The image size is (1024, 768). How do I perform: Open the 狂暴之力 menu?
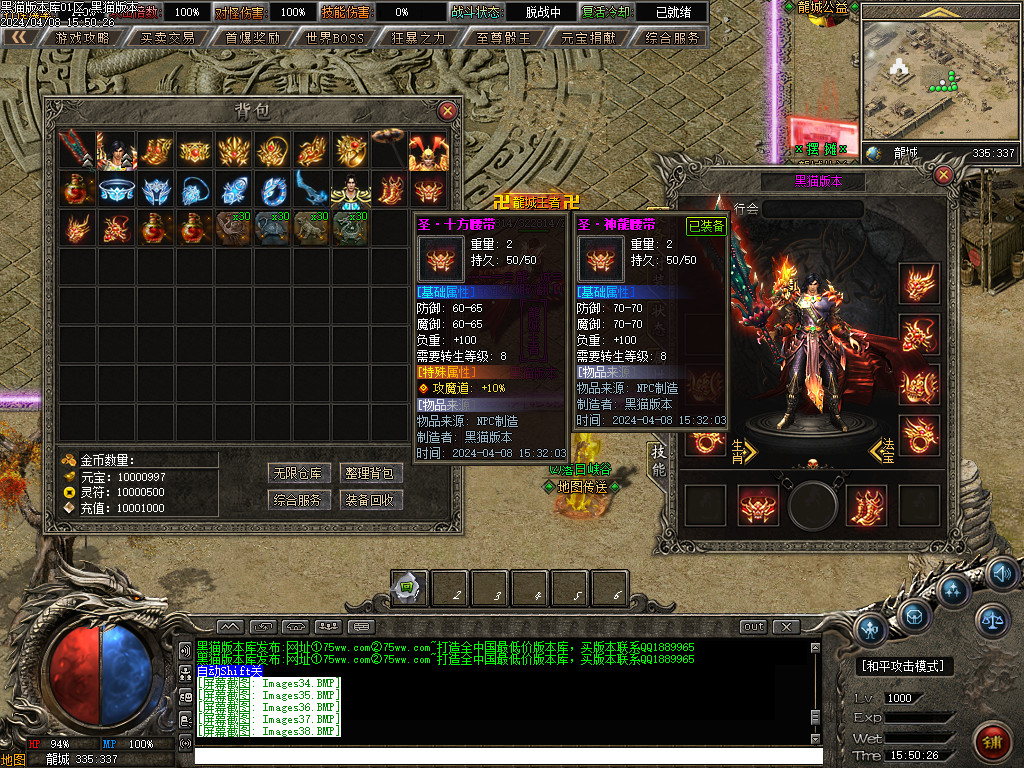[x=420, y=38]
